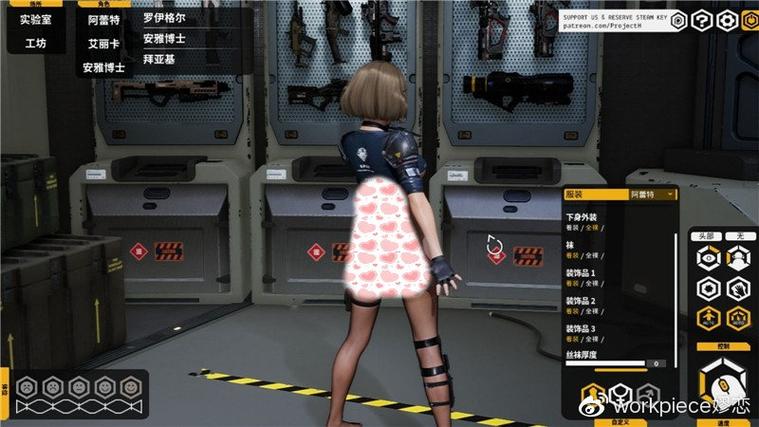This screenshot has width=759, height=427.
Task: Select the neutral face expression icon
Action: click(79, 385)
